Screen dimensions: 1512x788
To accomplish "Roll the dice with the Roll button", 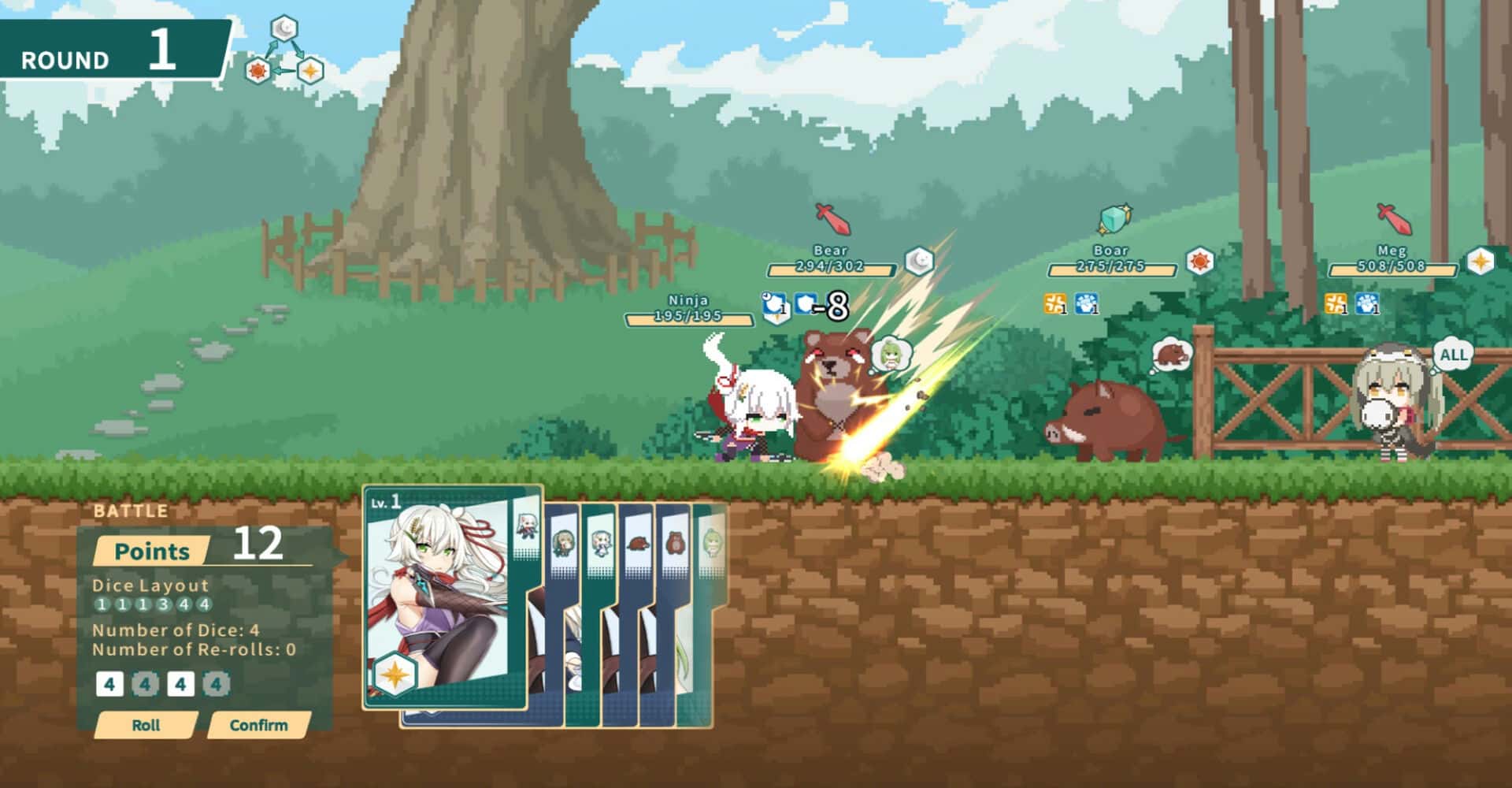I will tap(146, 725).
